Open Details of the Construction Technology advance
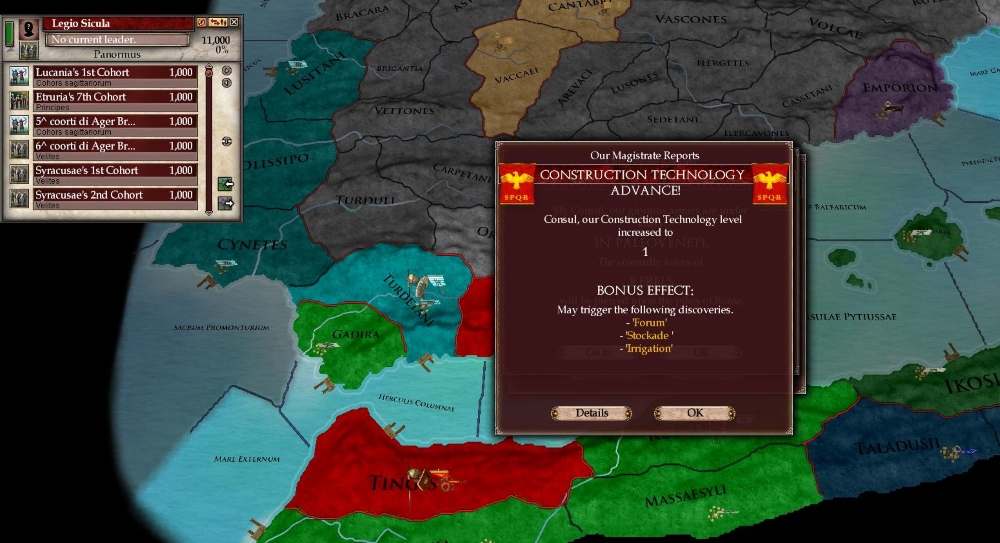 (x=591, y=413)
